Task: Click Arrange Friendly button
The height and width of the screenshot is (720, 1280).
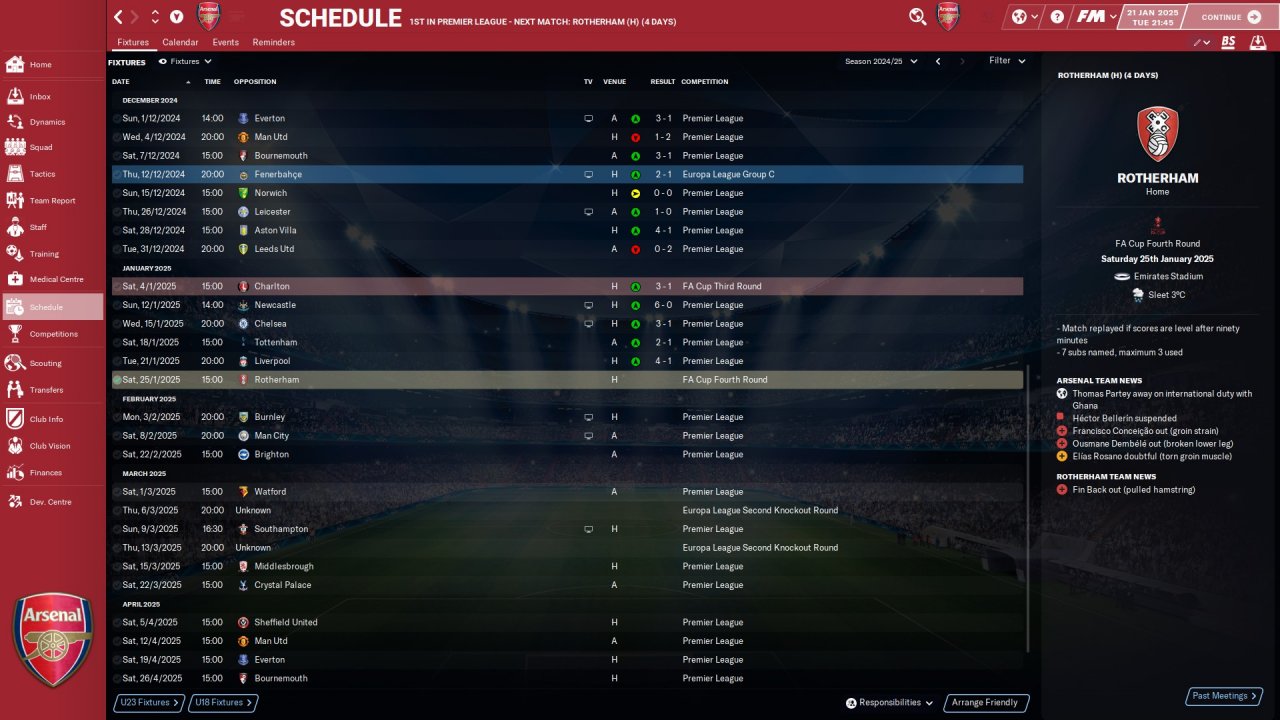Action: click(985, 703)
